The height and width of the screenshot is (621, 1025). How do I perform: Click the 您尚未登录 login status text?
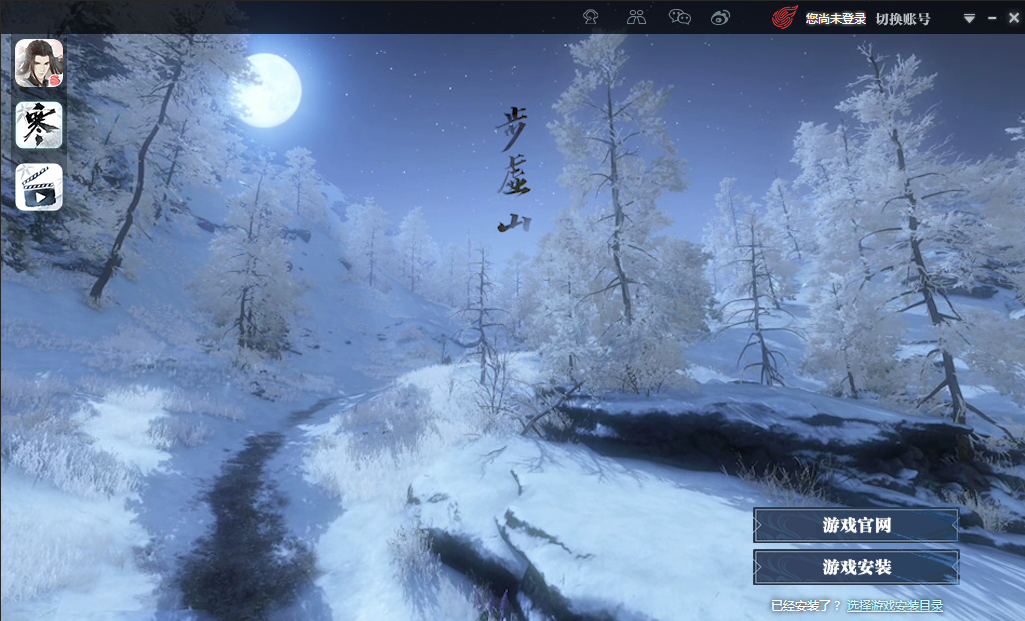[835, 18]
